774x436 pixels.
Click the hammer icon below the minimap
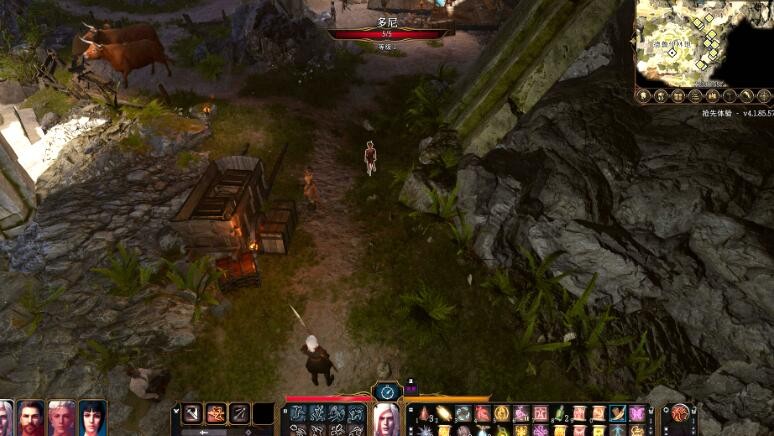pos(730,96)
